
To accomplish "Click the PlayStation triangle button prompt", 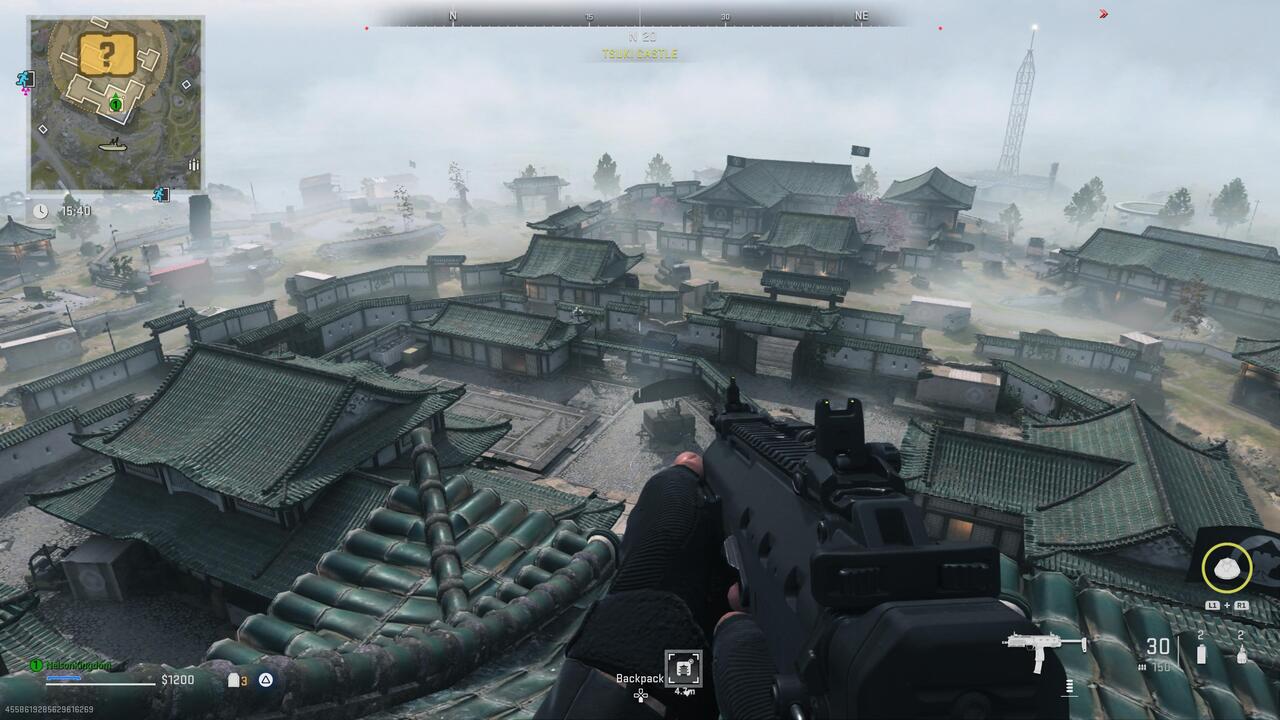I will click(x=264, y=681).
